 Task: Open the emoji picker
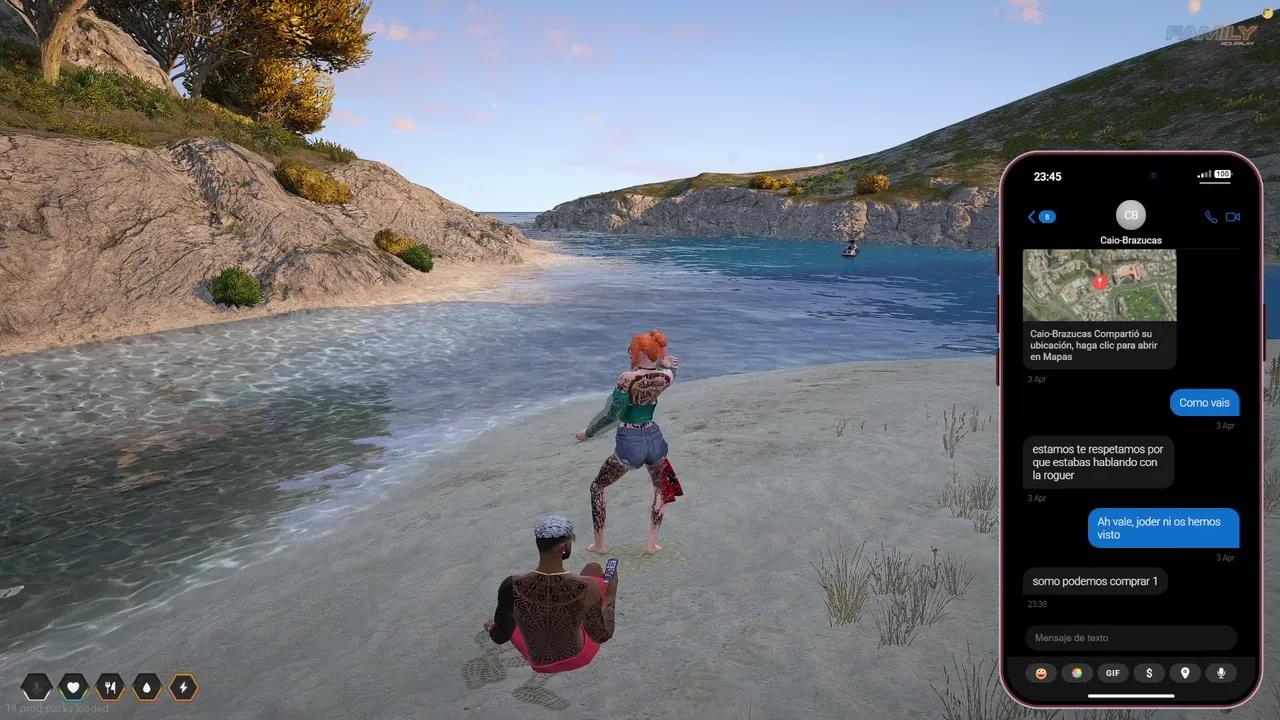pyautogui.click(x=1041, y=673)
